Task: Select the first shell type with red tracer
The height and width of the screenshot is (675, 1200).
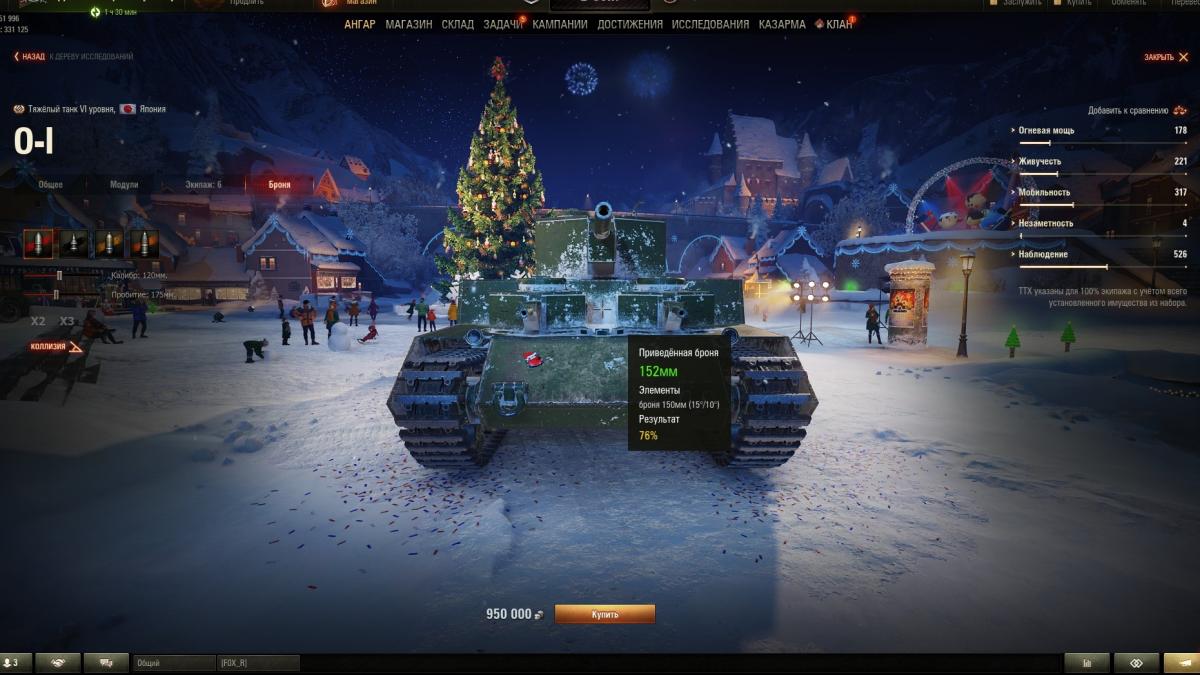Action: pos(38,244)
